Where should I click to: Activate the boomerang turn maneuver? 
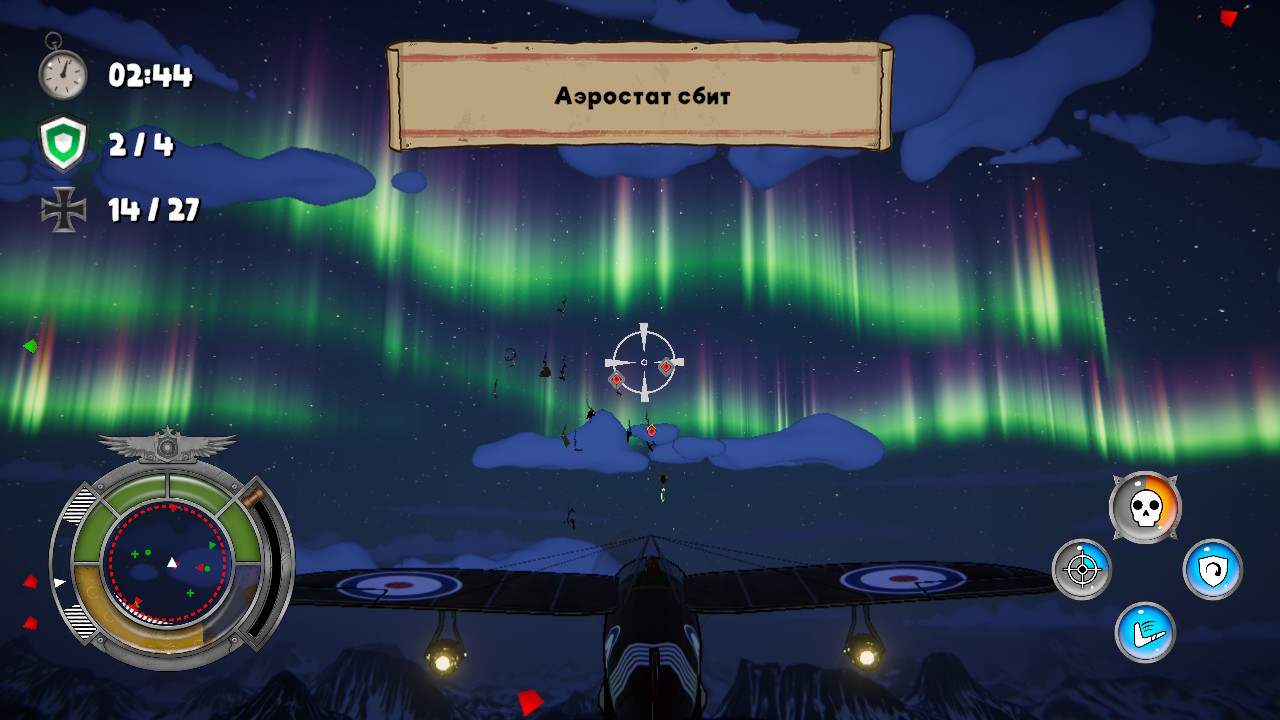1145,632
